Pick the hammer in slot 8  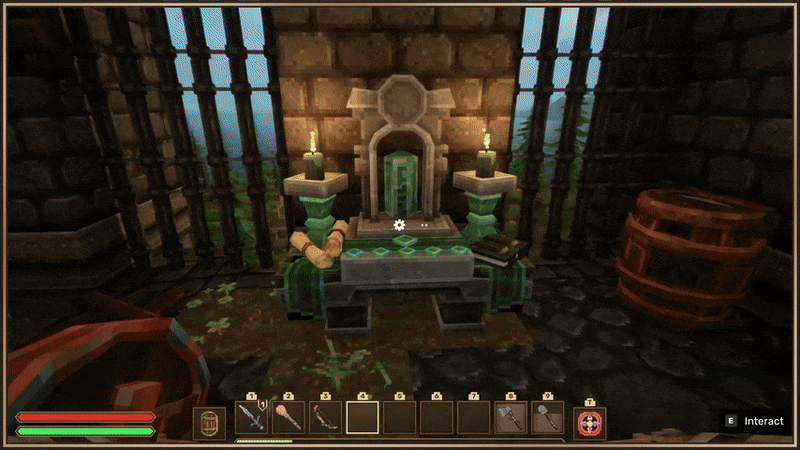click(x=510, y=418)
